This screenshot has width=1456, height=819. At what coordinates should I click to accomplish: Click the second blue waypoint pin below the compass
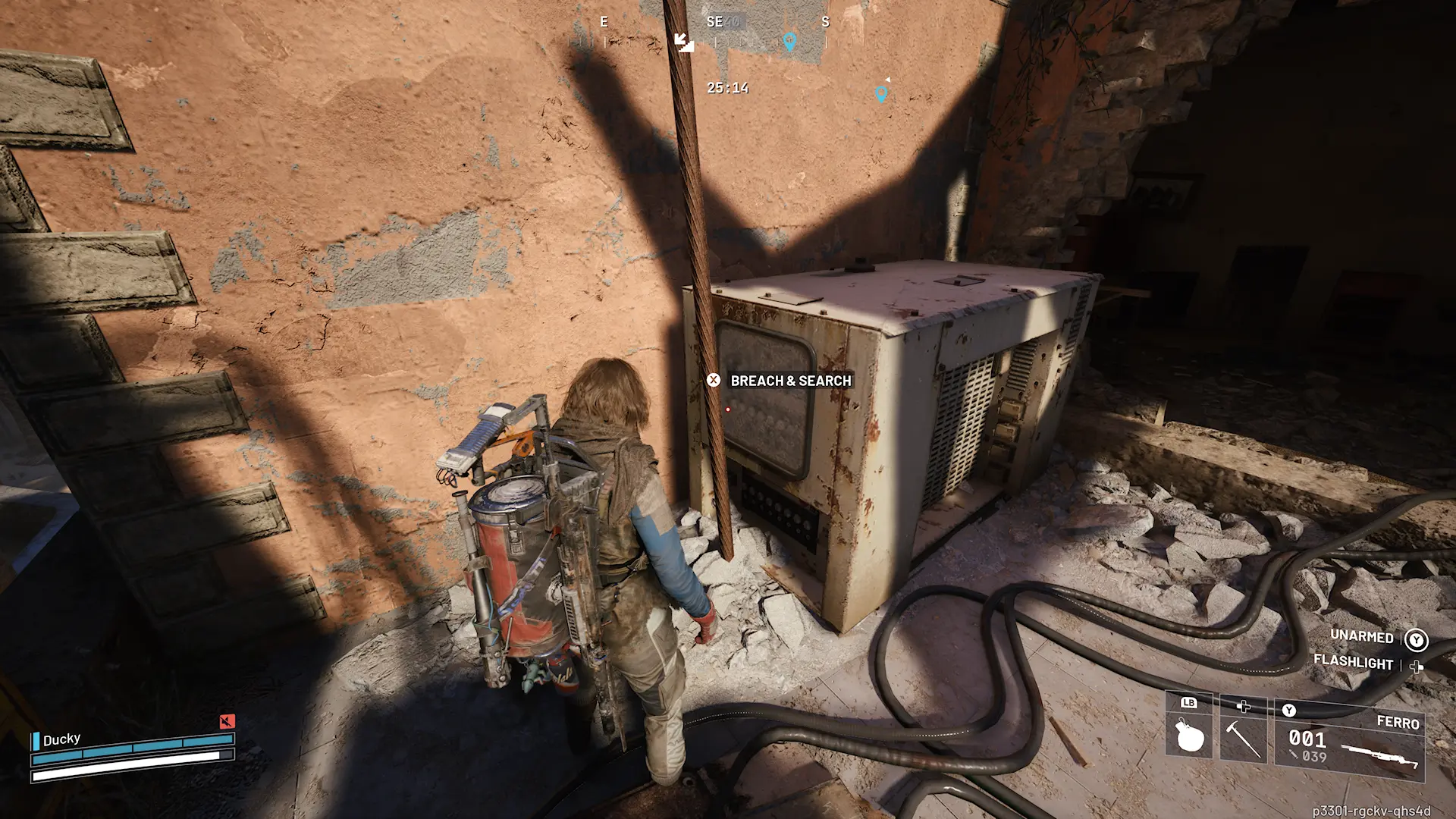tap(880, 95)
